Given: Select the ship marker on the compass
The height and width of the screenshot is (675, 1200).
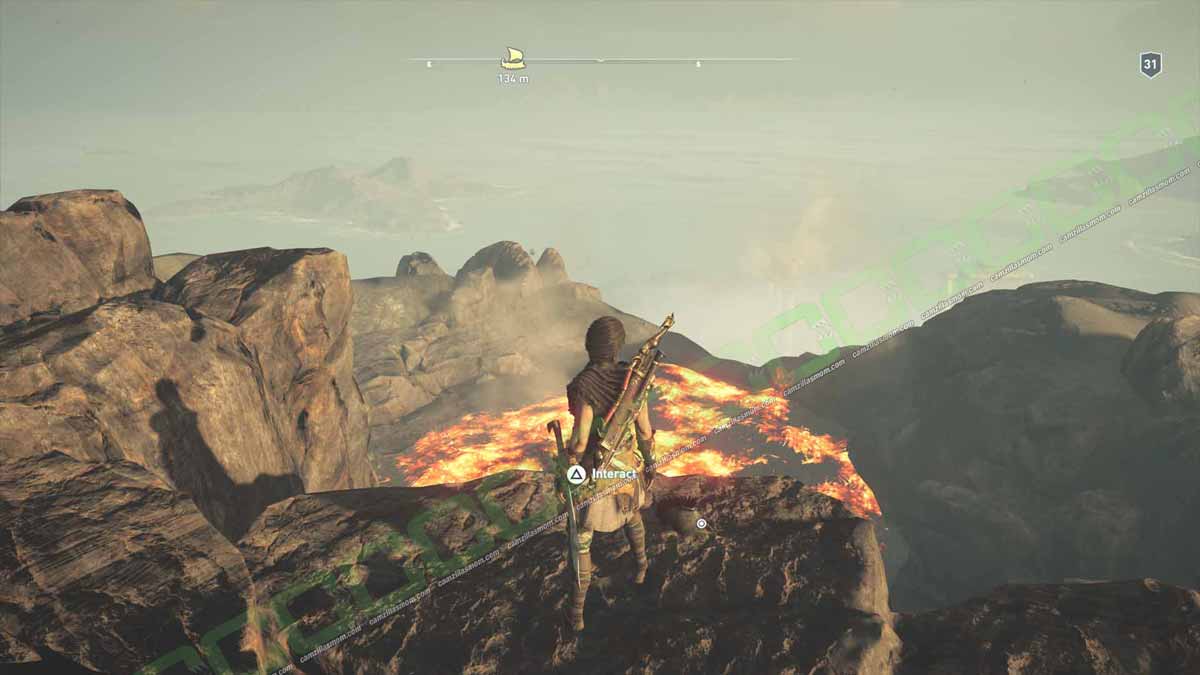Looking at the screenshot, I should click(x=513, y=58).
